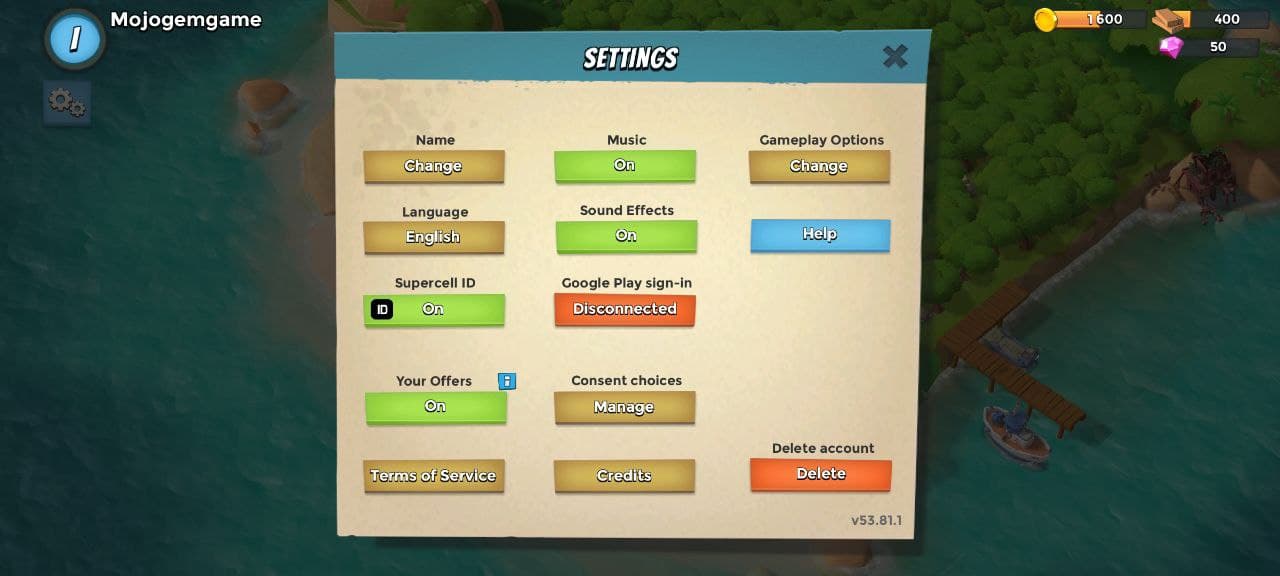This screenshot has height=576, width=1280.
Task: Toggle the Music setting
Action: [x=625, y=165]
